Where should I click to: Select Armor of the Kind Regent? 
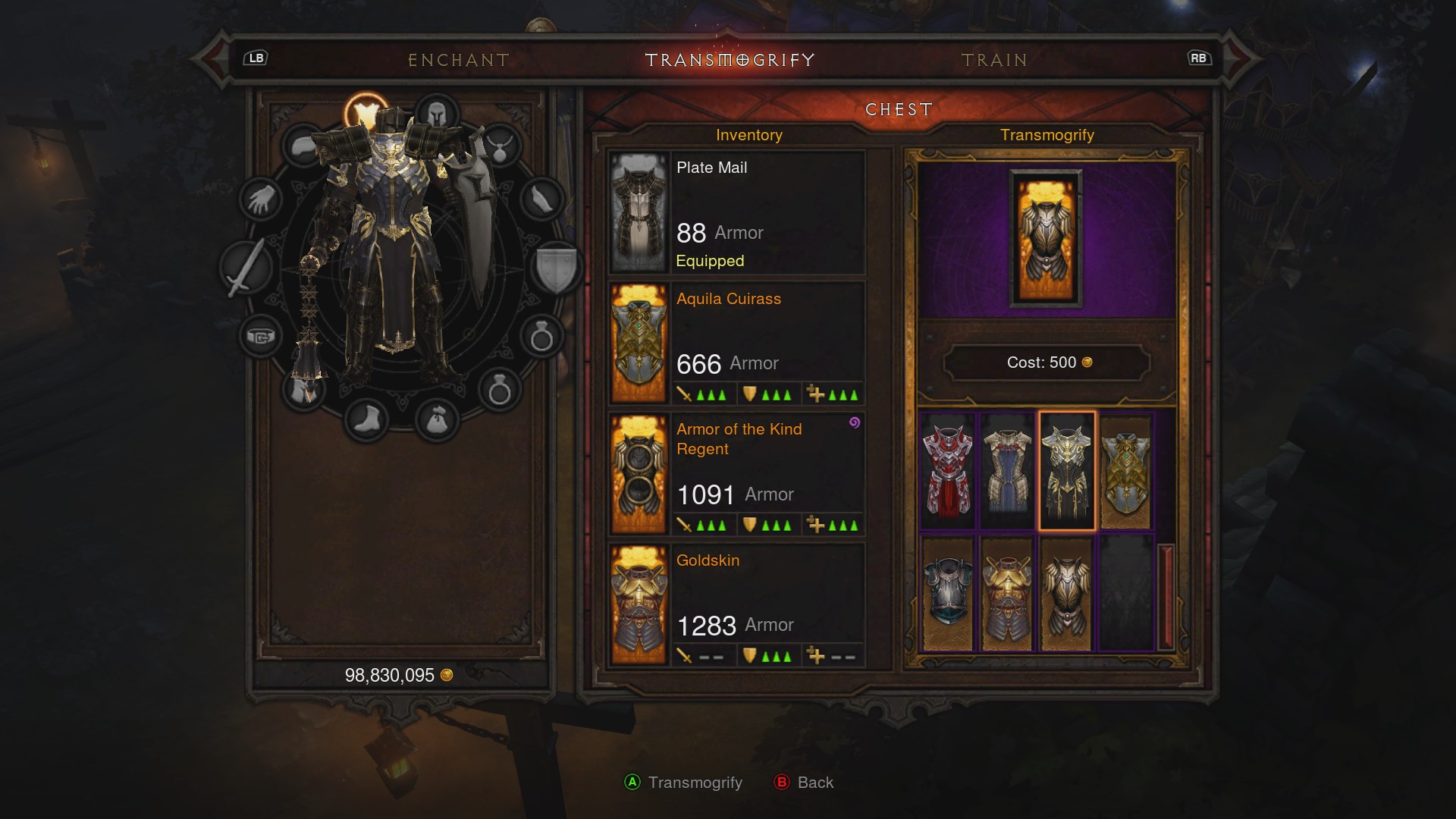(736, 473)
